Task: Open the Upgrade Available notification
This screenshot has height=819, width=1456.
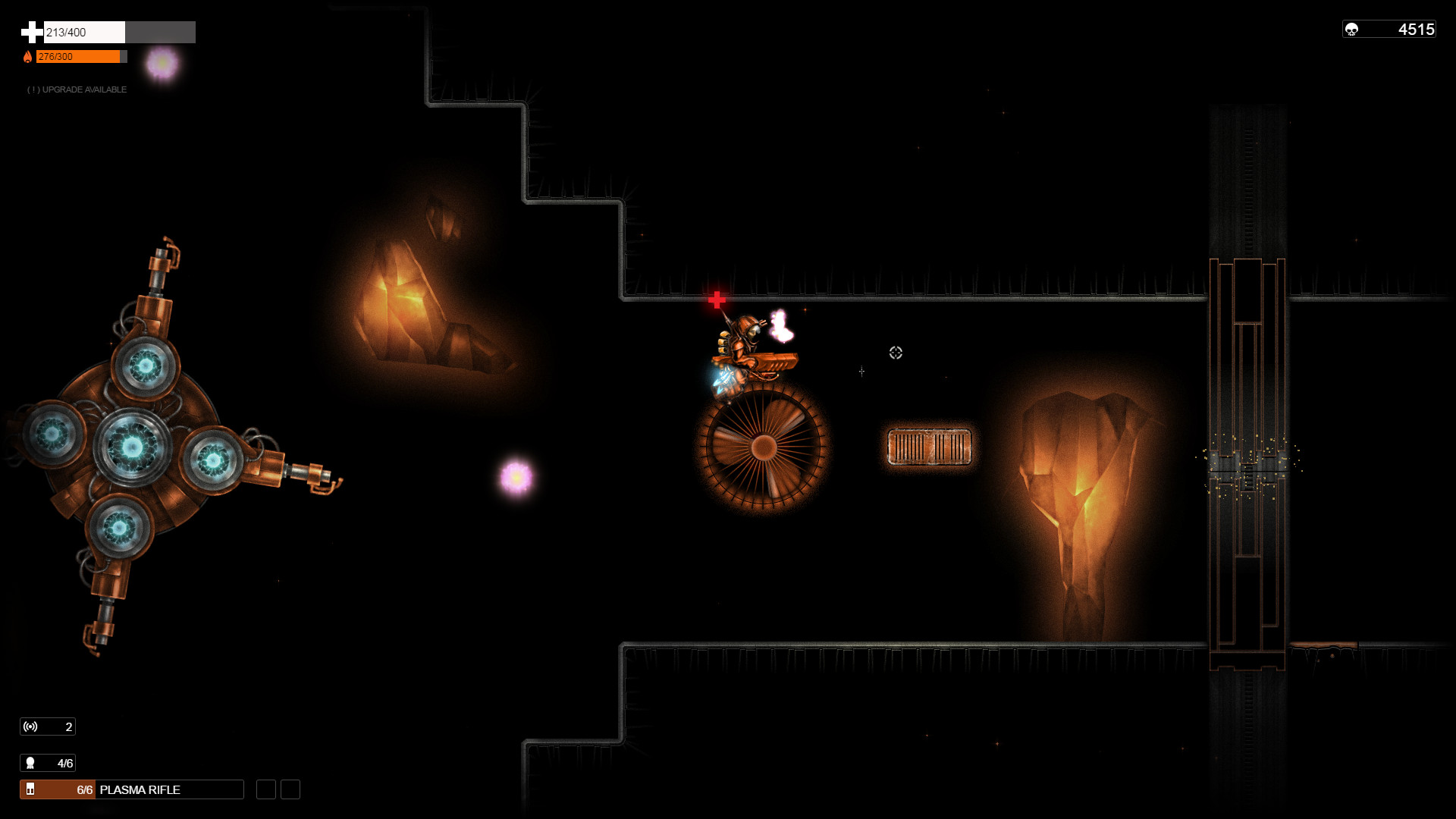Action: pos(77,89)
